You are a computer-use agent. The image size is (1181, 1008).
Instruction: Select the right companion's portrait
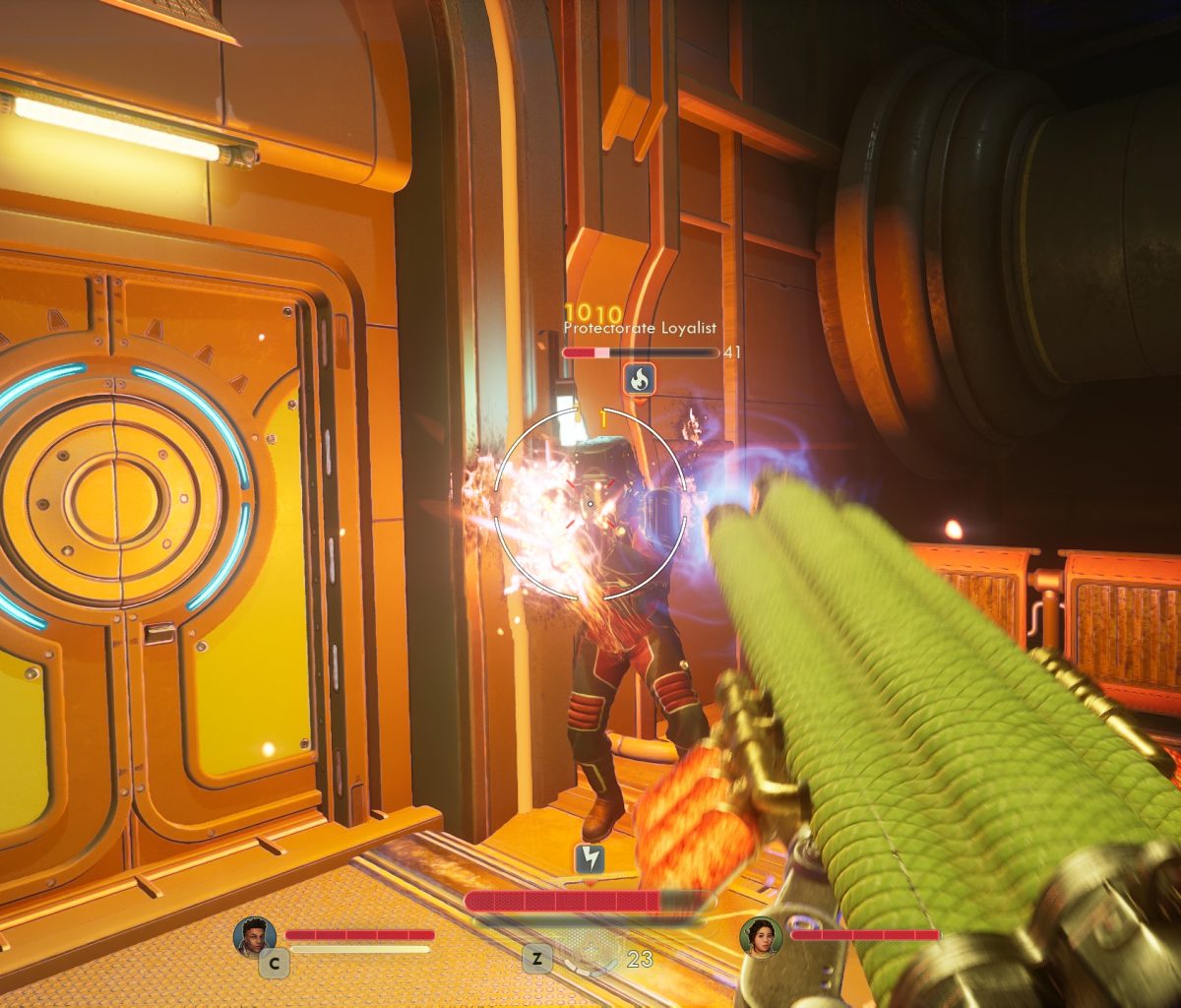761,935
